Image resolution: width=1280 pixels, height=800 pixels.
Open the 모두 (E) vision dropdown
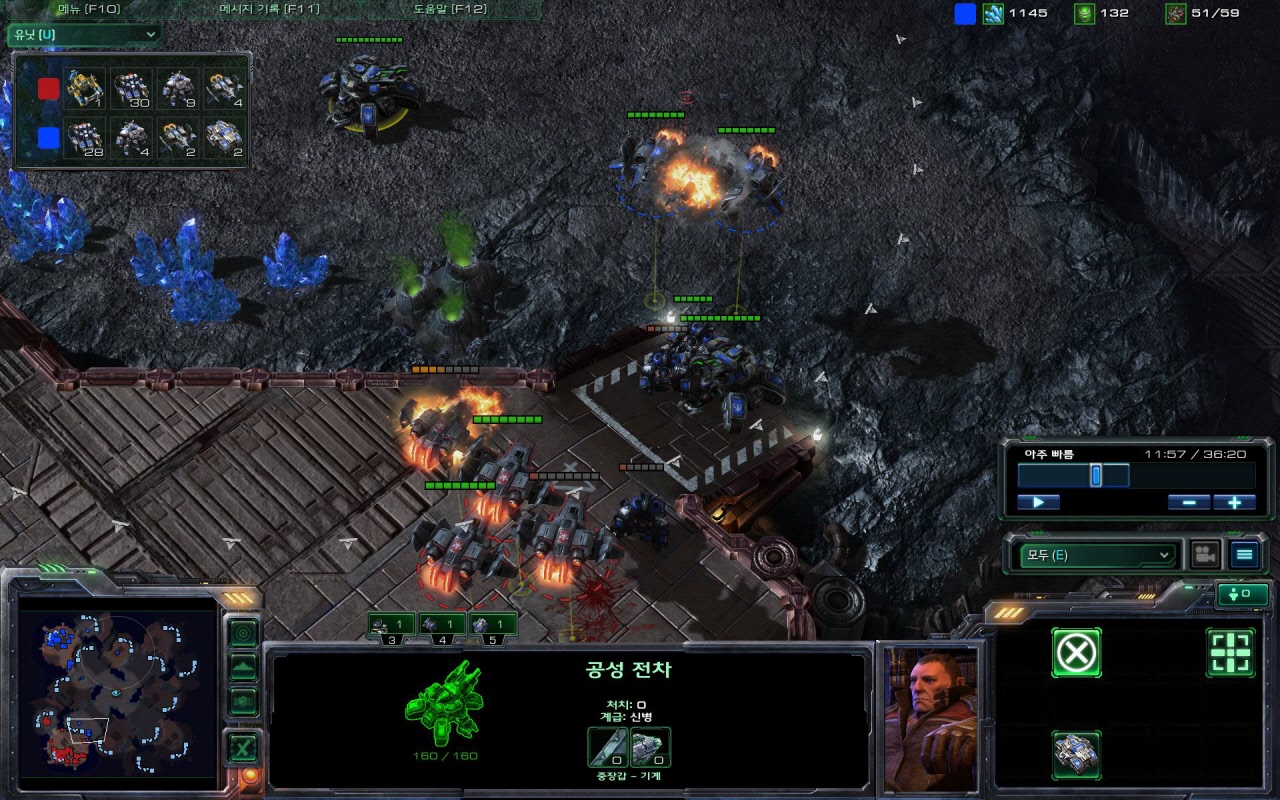pyautogui.click(x=1096, y=554)
